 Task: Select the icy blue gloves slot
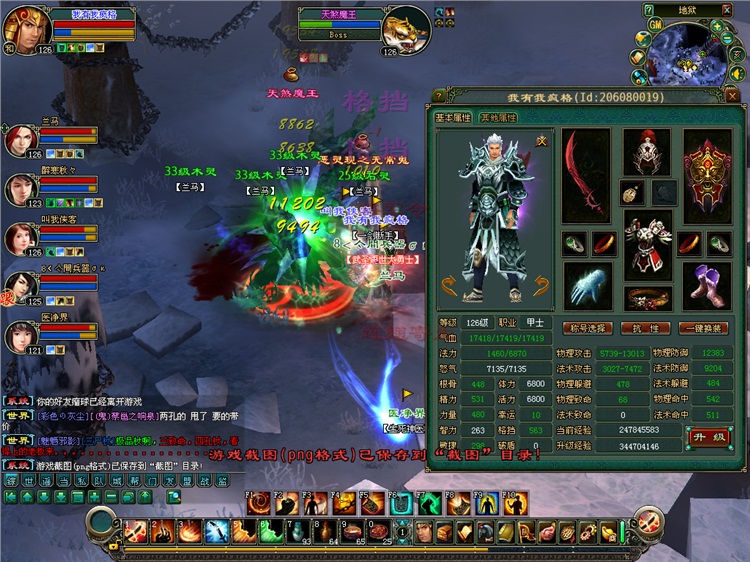coord(586,284)
